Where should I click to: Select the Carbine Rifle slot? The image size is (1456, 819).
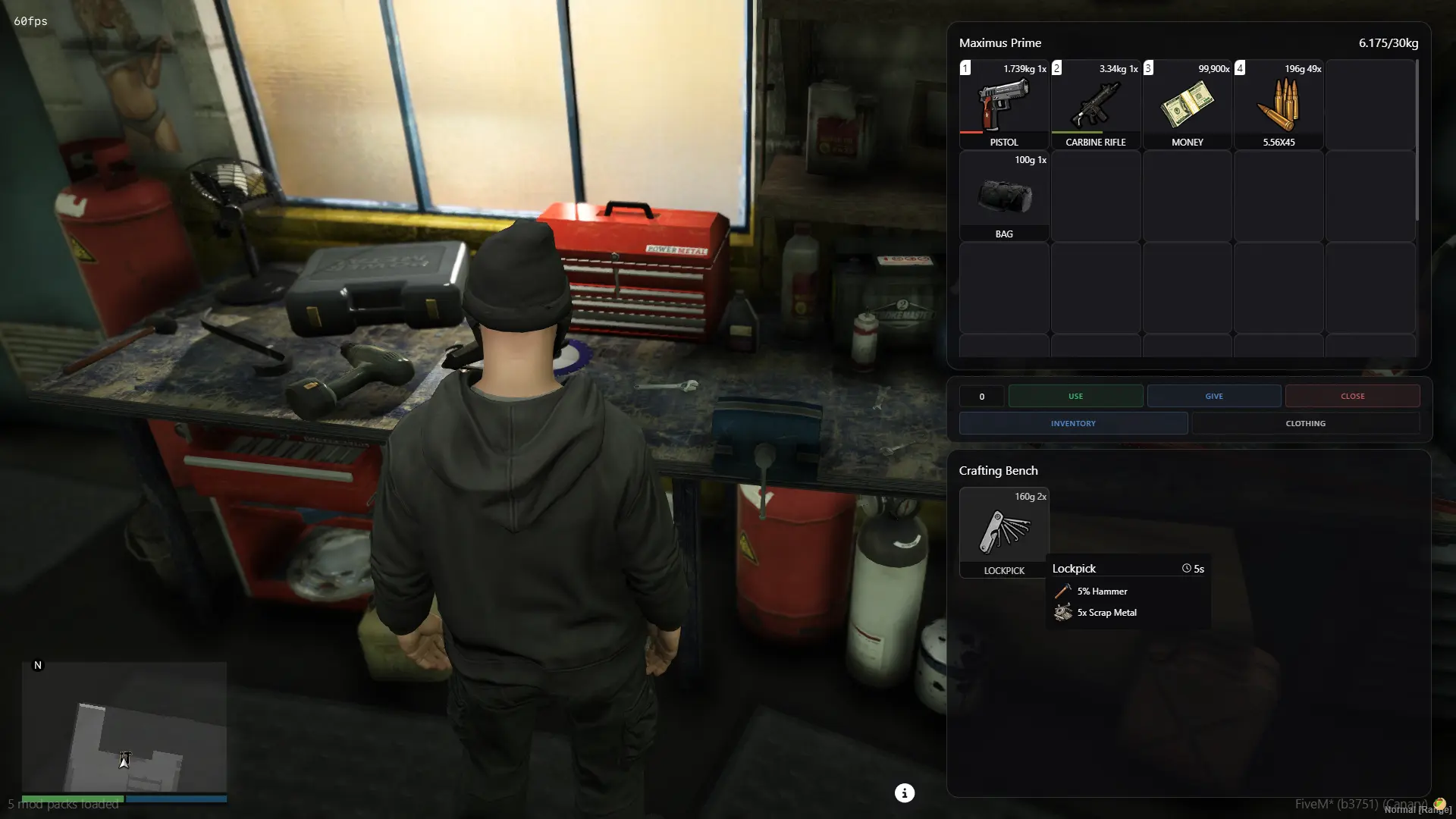click(1095, 105)
